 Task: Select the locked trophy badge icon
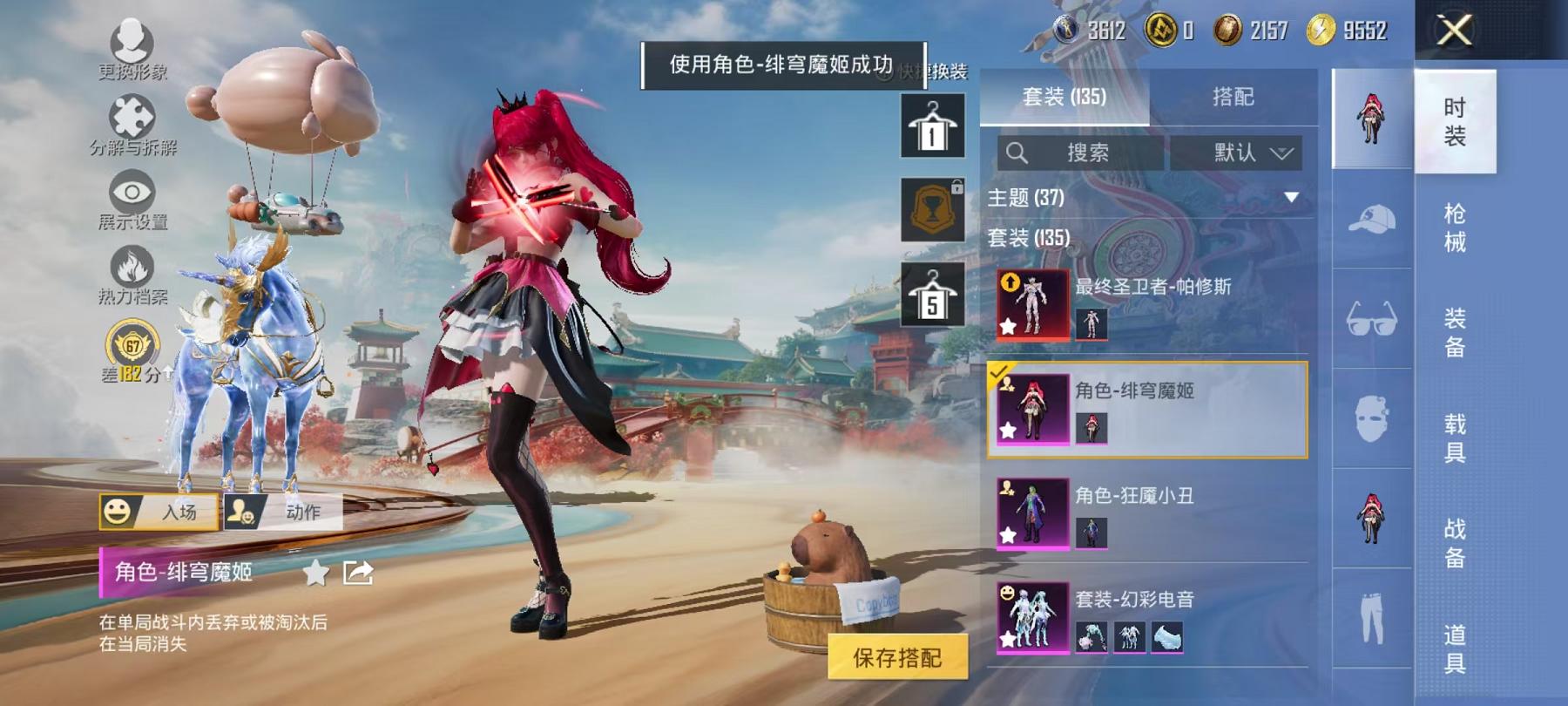click(935, 211)
